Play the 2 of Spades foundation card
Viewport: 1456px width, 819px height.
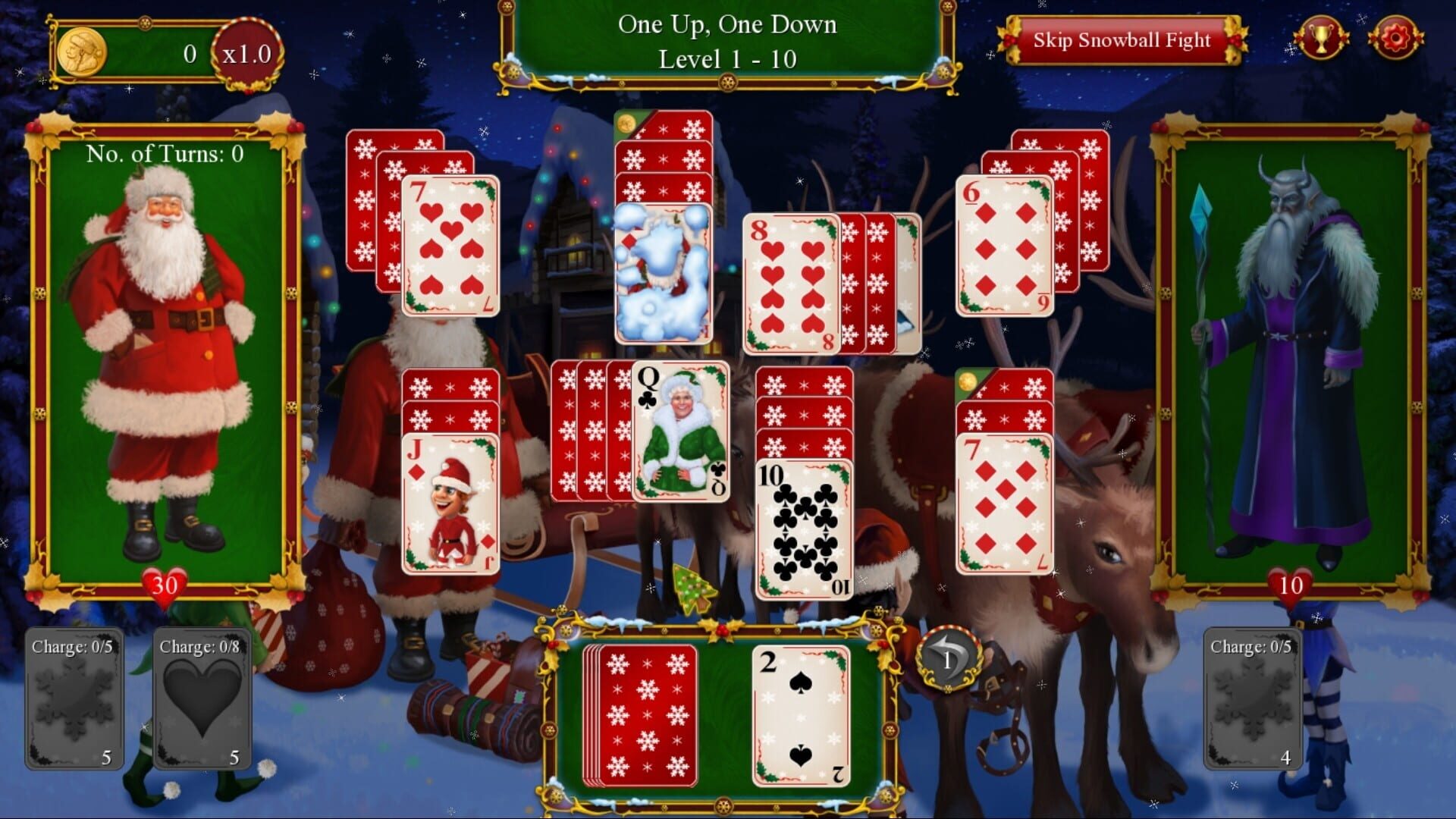tap(802, 717)
